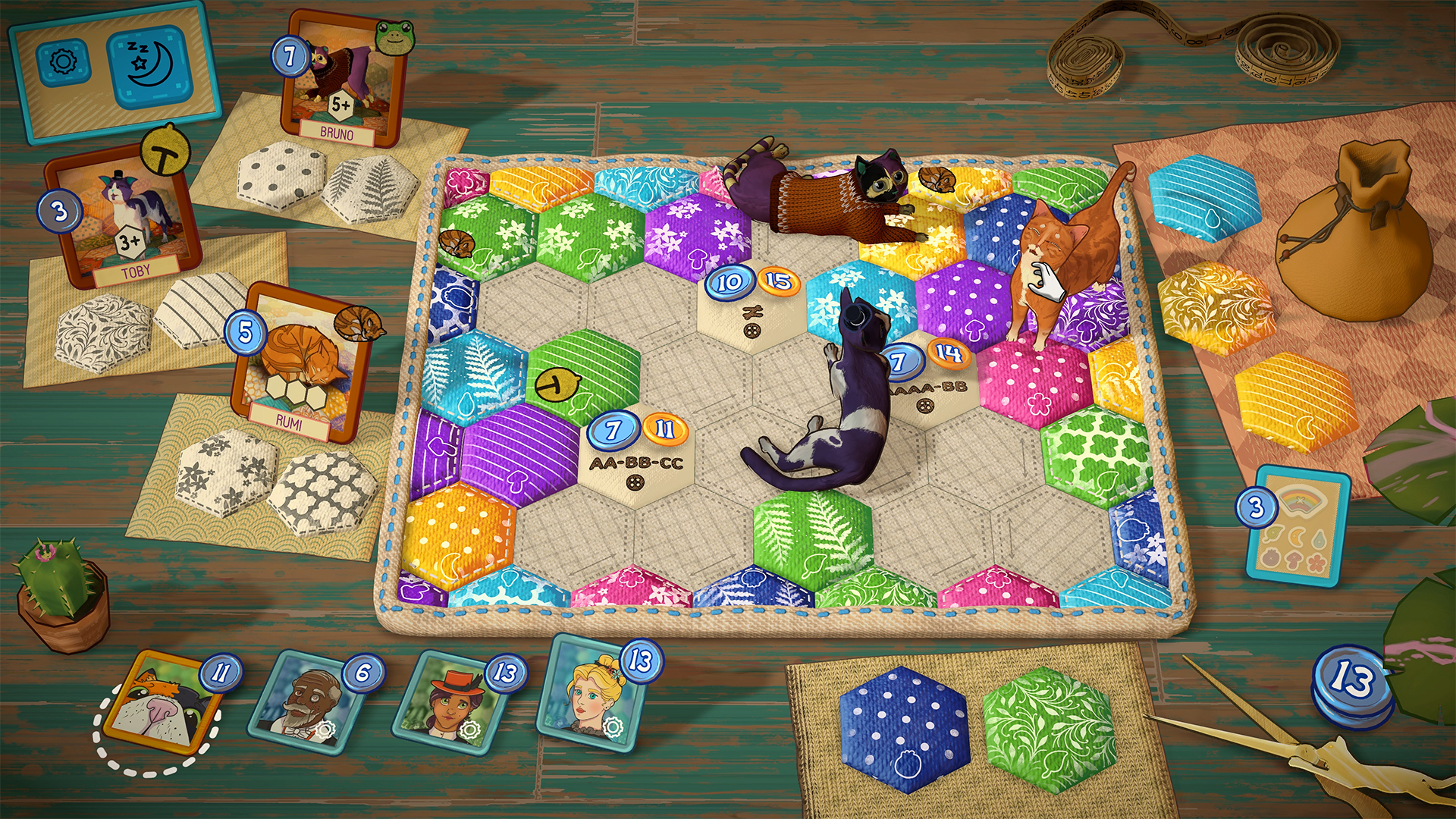Select the AA-BB-CC goal tile on the board
The height and width of the screenshot is (819, 1456).
coord(639,456)
